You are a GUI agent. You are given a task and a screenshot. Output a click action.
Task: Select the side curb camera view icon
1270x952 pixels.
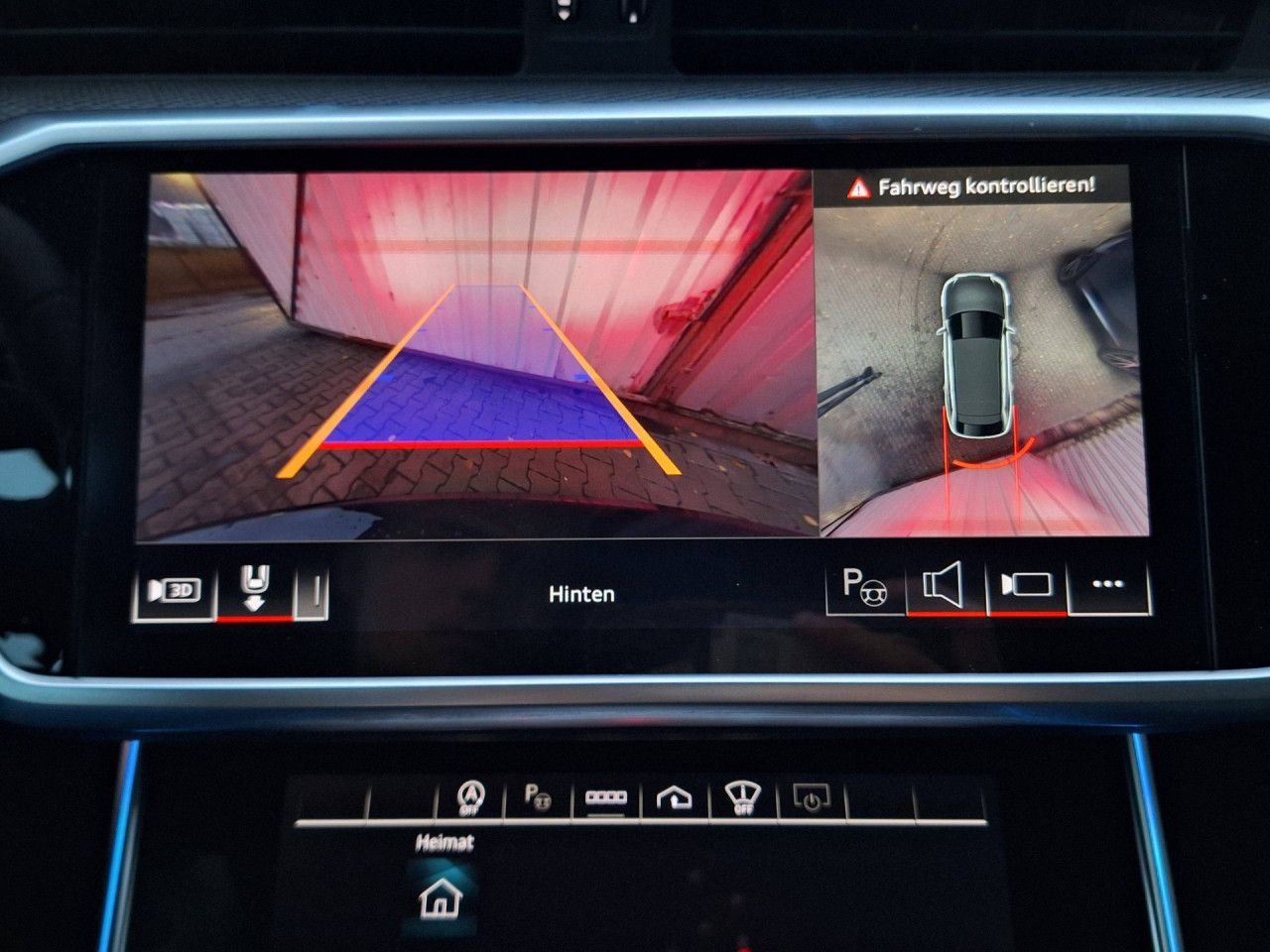coord(315,590)
